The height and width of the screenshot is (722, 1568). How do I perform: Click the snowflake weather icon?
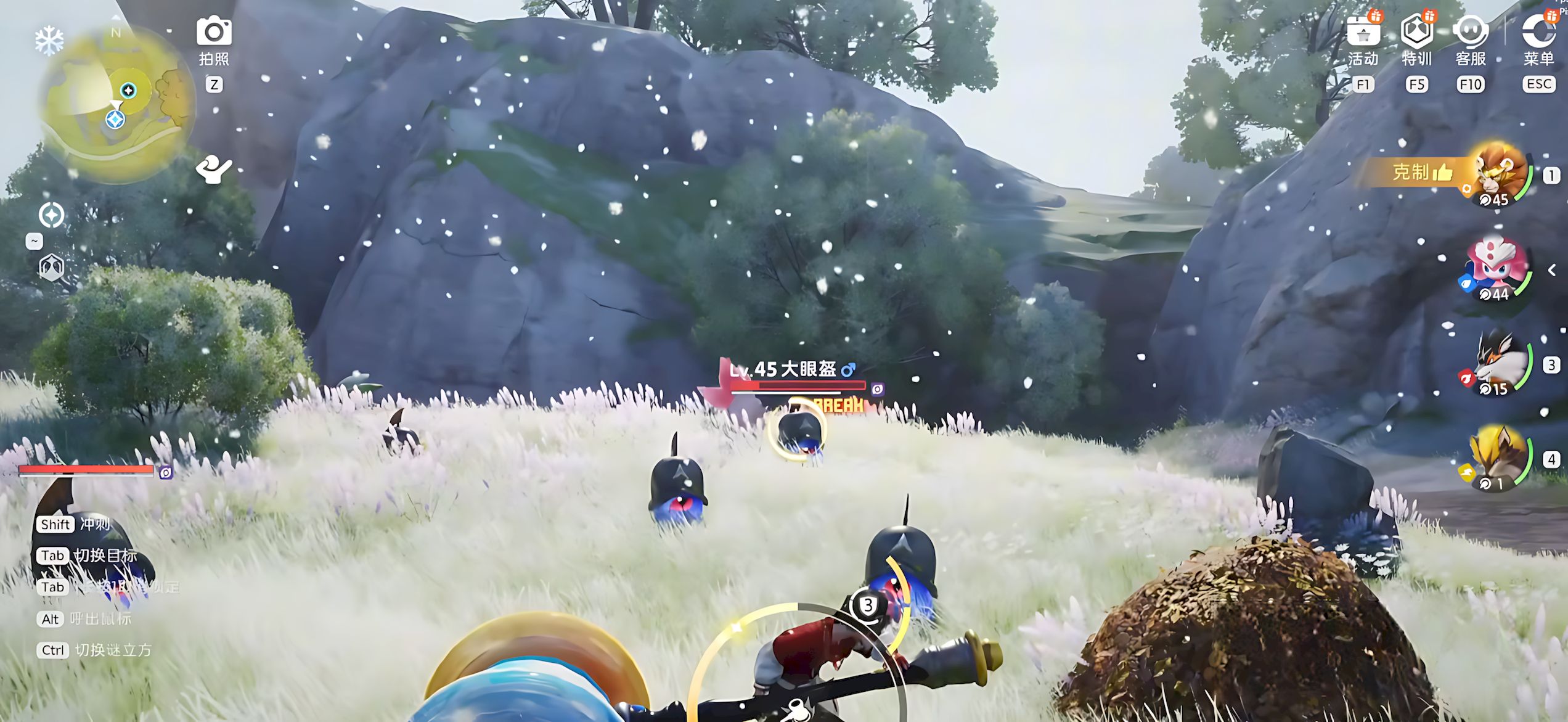pyautogui.click(x=49, y=41)
